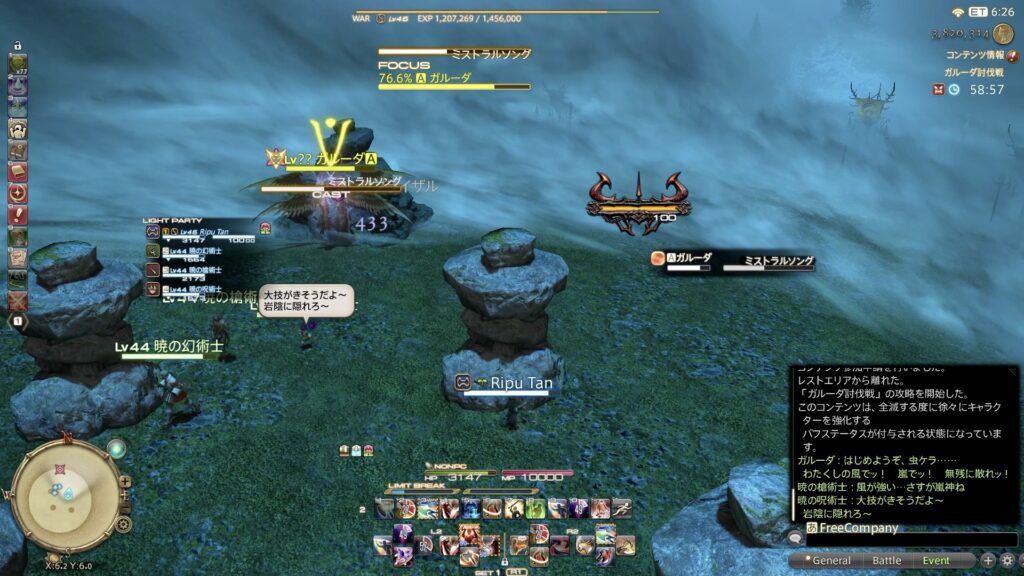
Task: Add a new chat tab with plus button
Action: (x=988, y=561)
